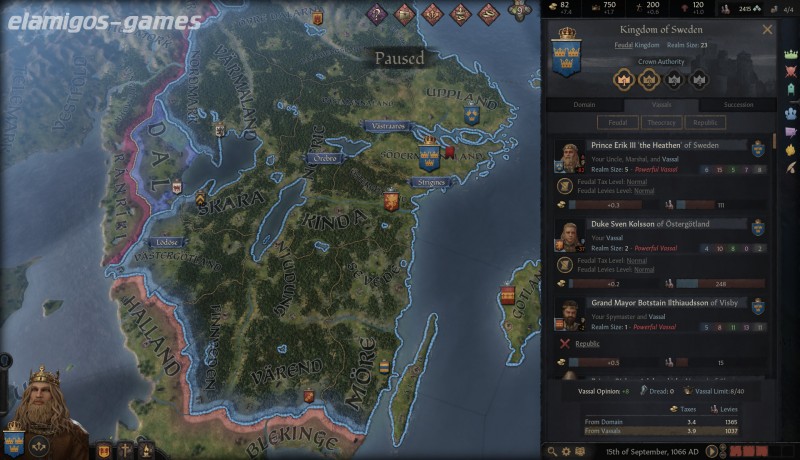Screen dimensions: 800x460
Task: Toggle the Theocracy vassal filter
Action: 661,123
